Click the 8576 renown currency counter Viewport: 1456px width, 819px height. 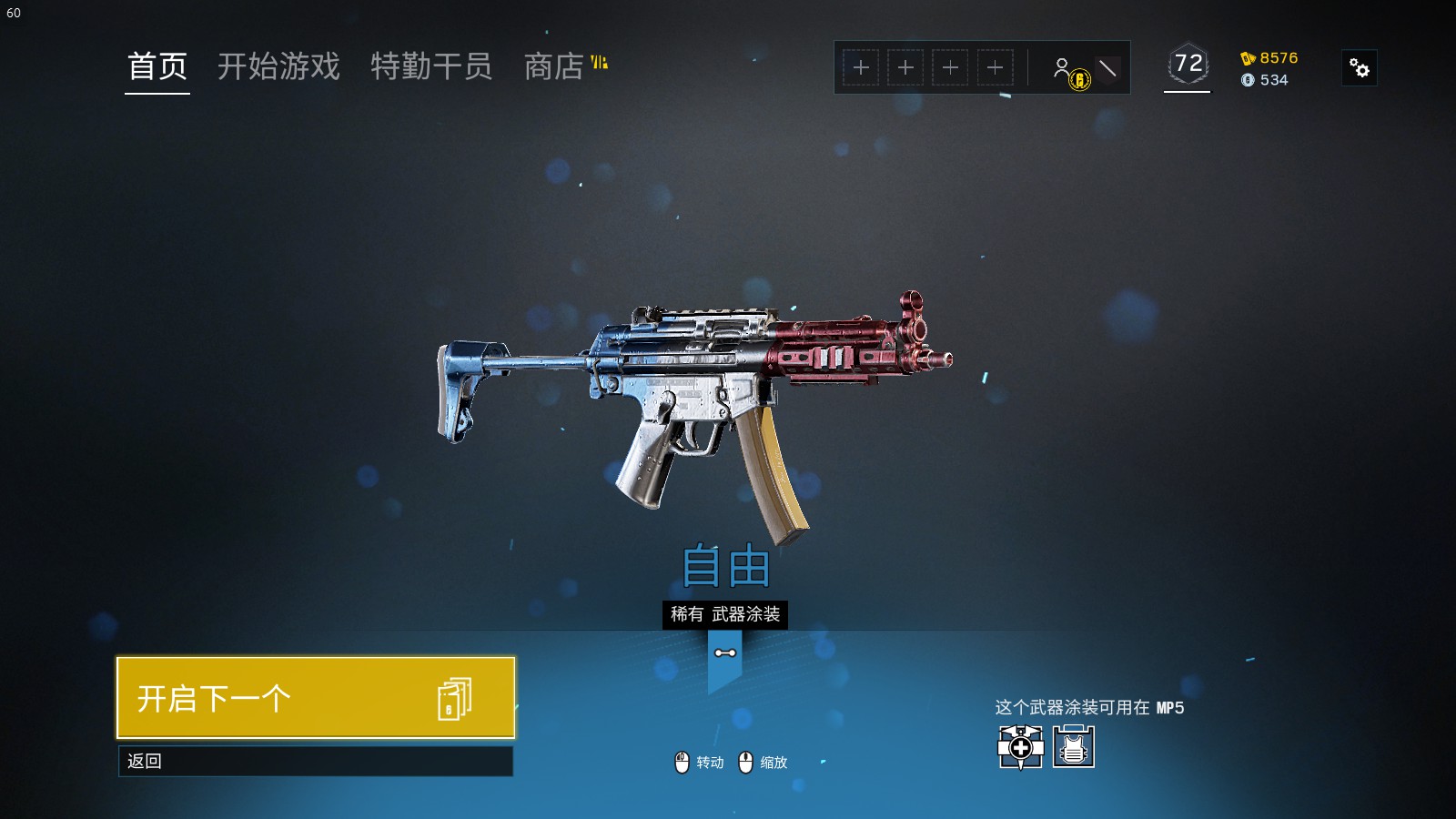click(1269, 58)
